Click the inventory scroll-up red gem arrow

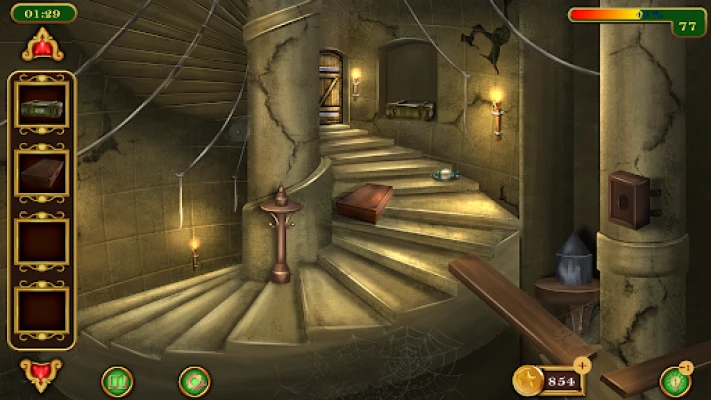coord(43,45)
